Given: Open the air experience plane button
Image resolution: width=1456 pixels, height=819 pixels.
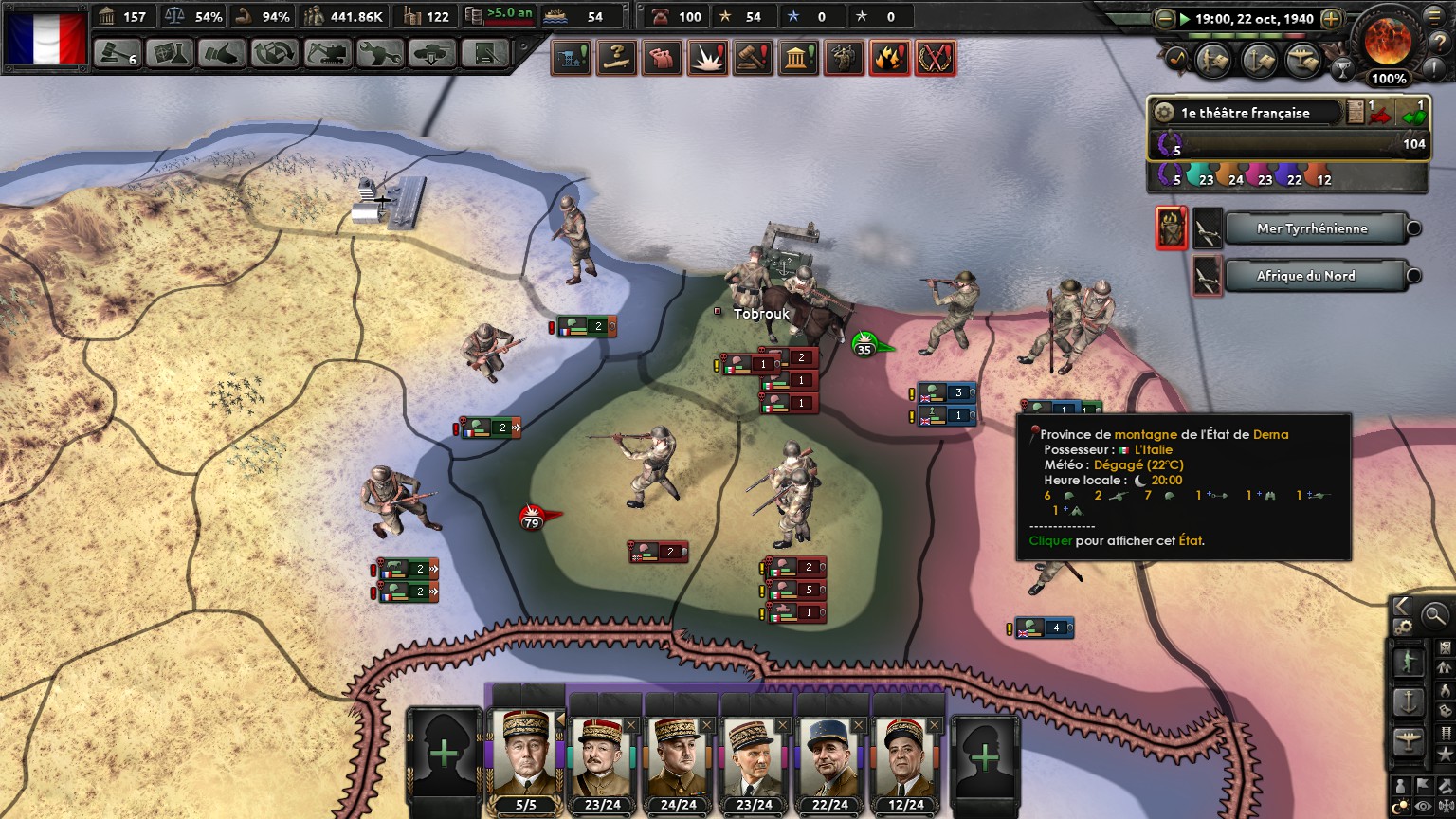Looking at the screenshot, I should click(x=1303, y=60).
